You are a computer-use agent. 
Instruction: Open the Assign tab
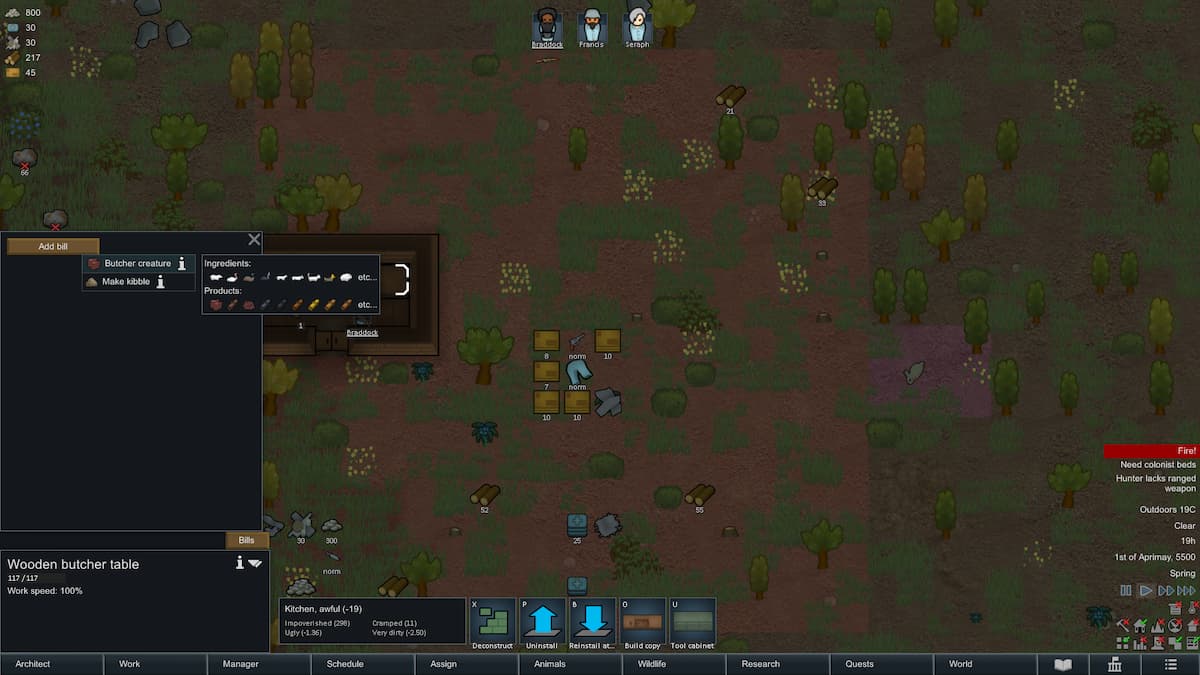443,664
